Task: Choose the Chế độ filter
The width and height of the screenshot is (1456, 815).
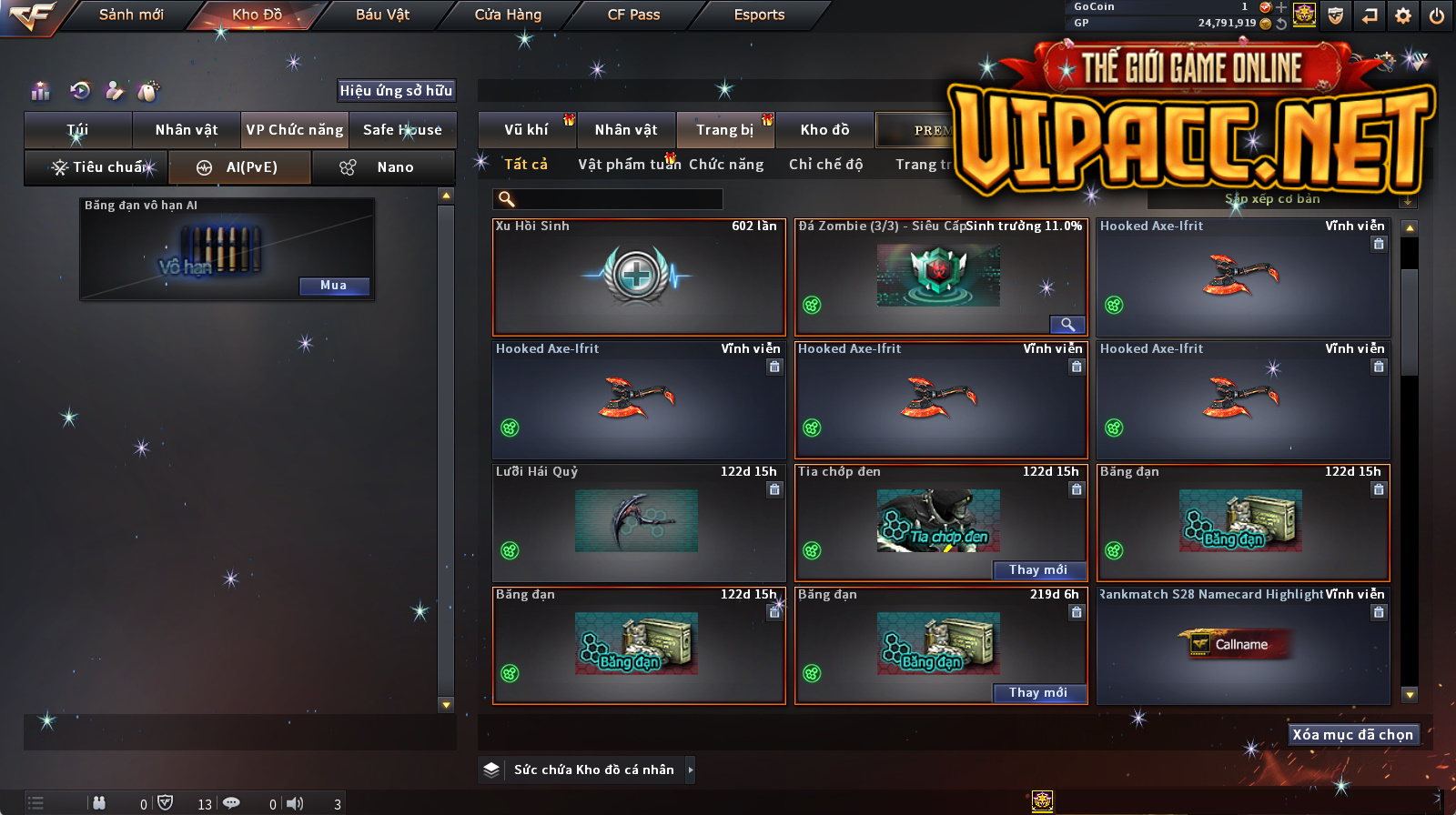Action: pyautogui.click(x=825, y=165)
